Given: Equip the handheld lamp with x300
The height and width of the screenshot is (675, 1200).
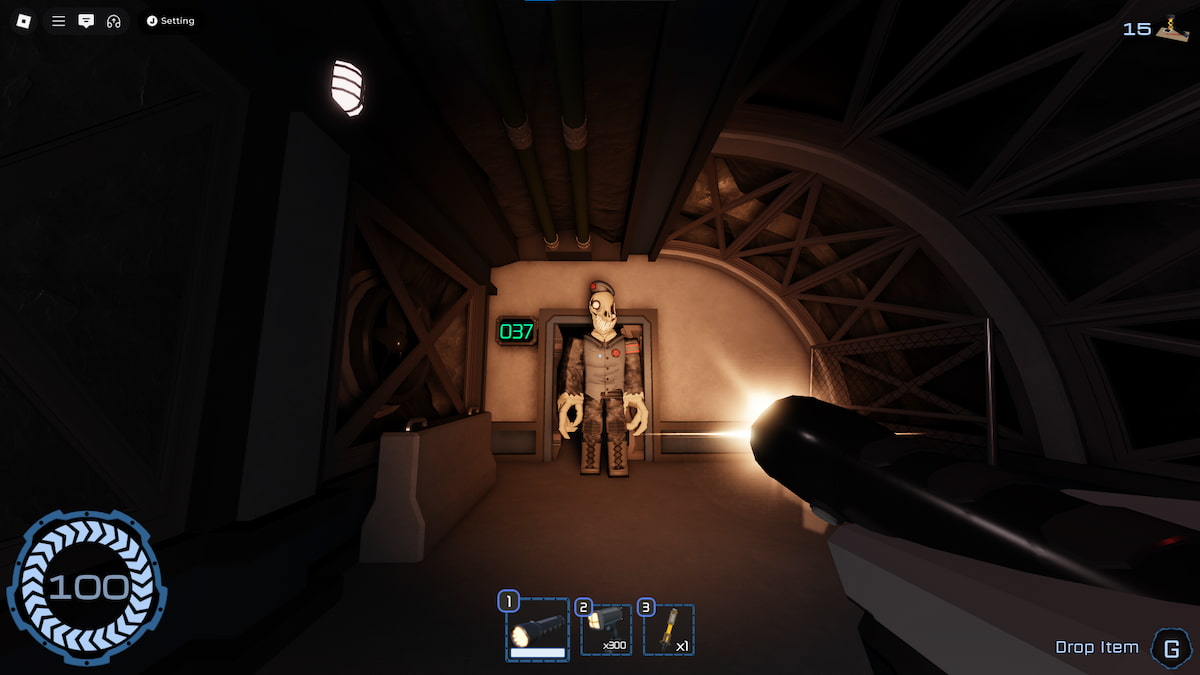Looking at the screenshot, I should point(606,630).
